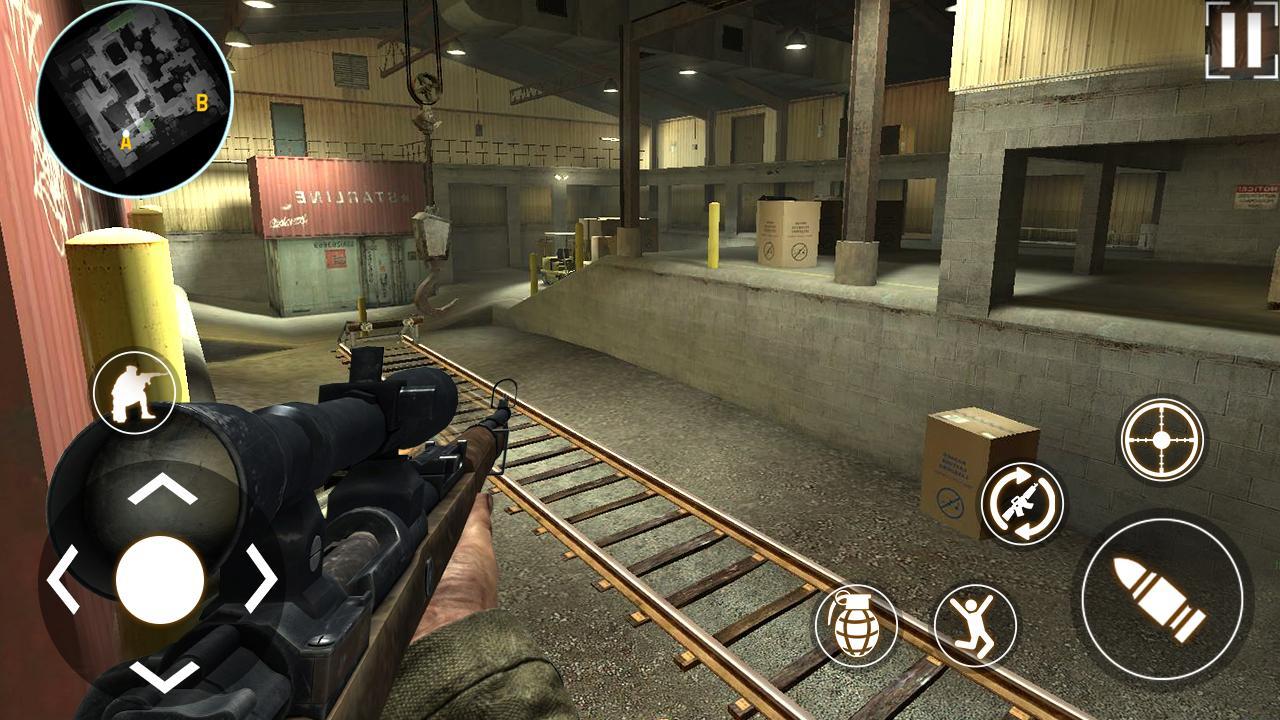Tap the joystick's down arrow
The height and width of the screenshot is (720, 1280).
coord(161,675)
